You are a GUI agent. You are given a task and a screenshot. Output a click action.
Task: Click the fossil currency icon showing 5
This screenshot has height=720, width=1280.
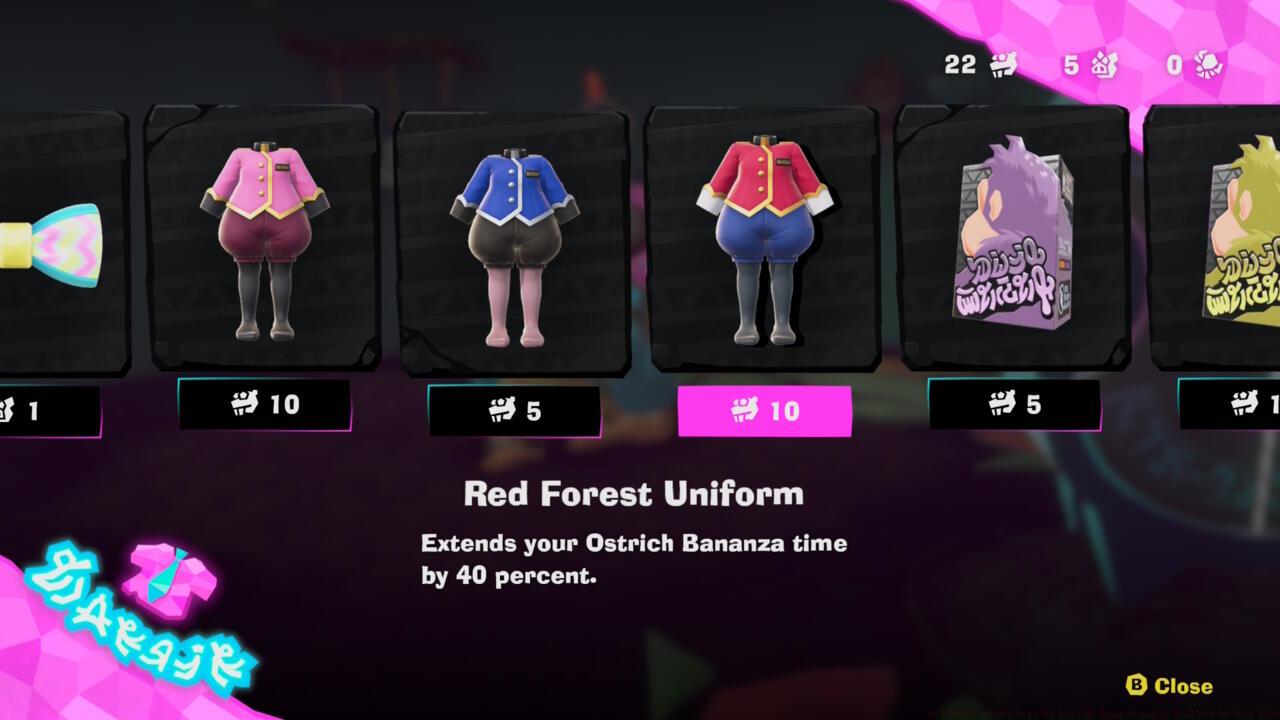(1104, 65)
